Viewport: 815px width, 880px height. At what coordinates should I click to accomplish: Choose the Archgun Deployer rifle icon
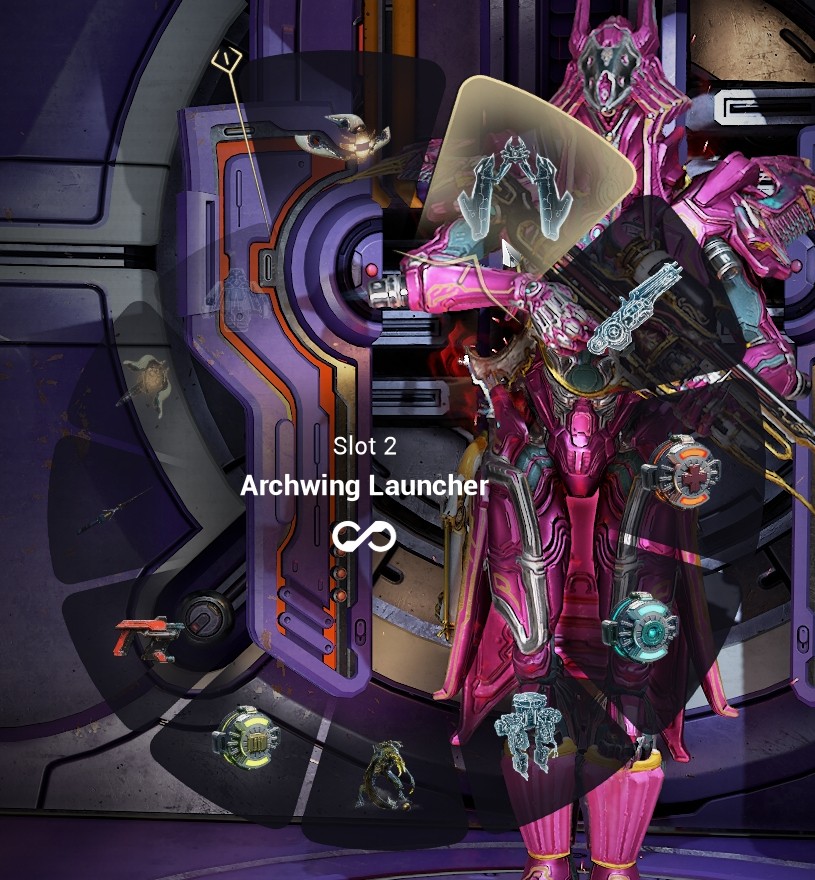tap(636, 308)
